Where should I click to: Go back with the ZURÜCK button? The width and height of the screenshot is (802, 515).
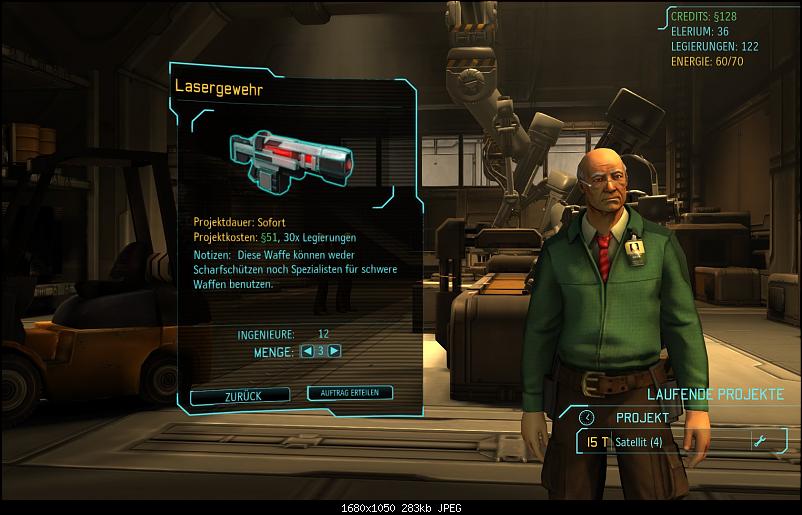240,396
